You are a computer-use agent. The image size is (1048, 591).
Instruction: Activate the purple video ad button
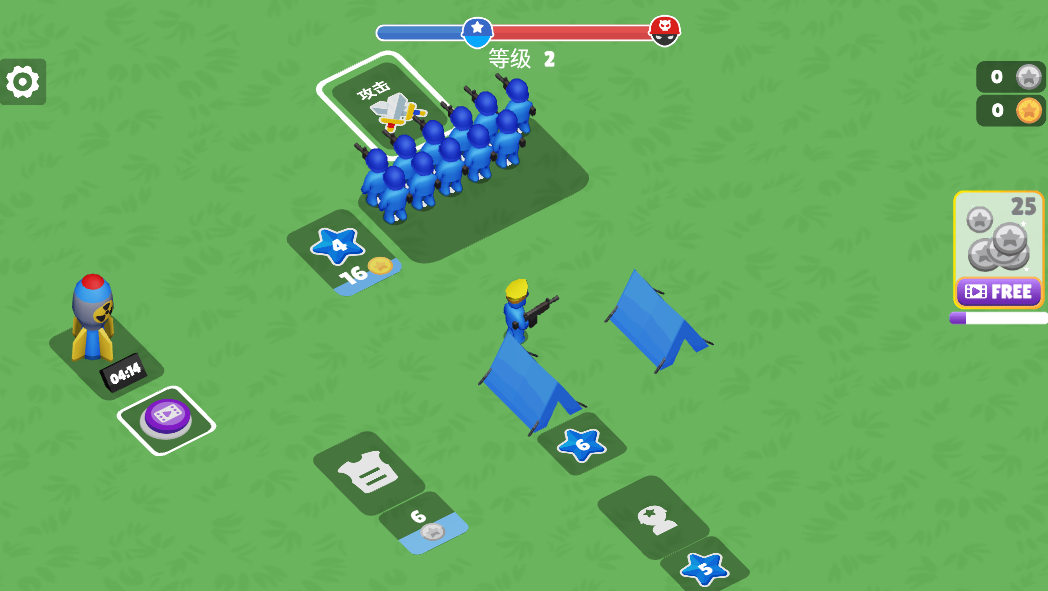[x=166, y=419]
